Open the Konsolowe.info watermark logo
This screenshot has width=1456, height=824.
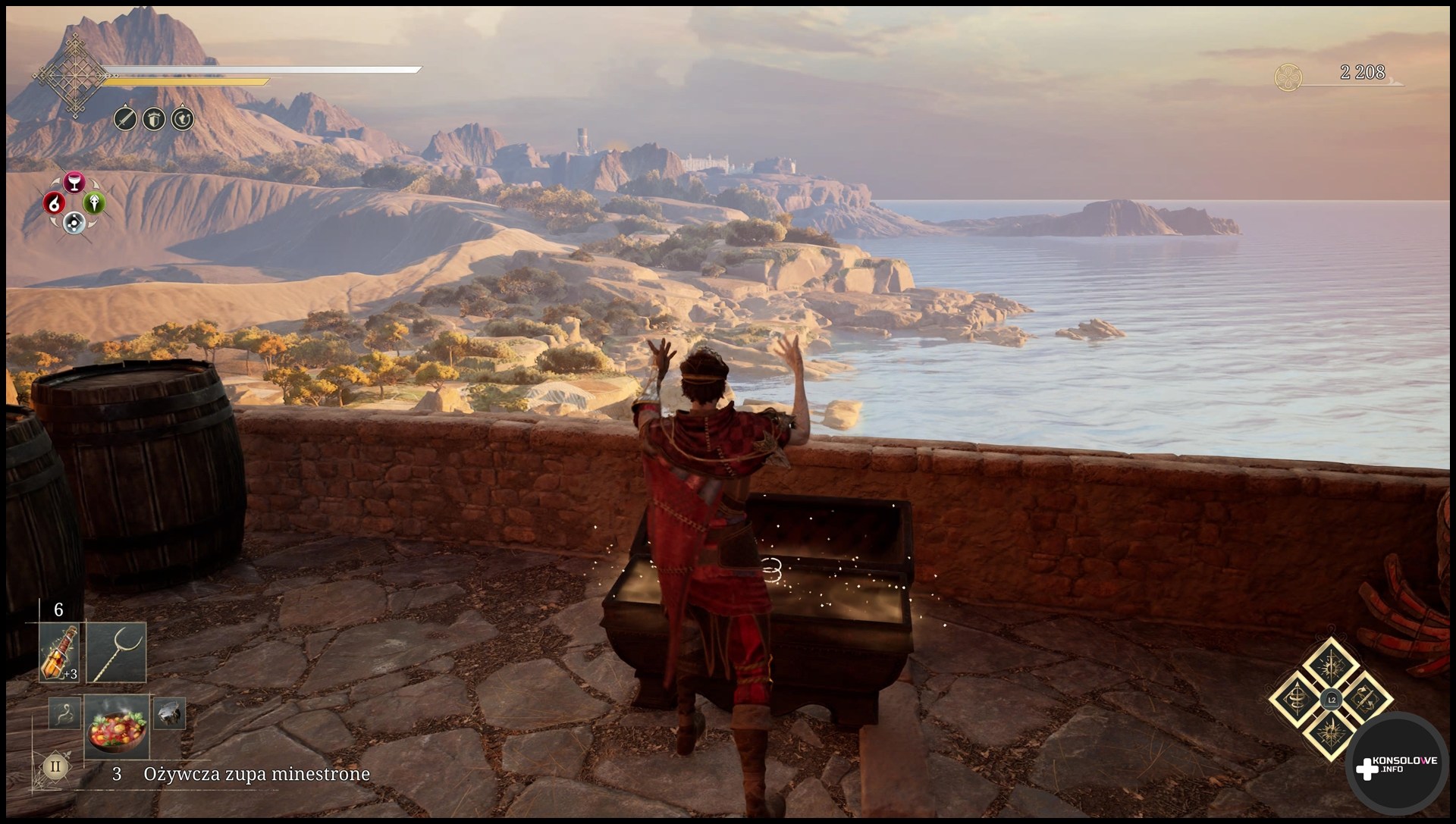click(x=1396, y=767)
